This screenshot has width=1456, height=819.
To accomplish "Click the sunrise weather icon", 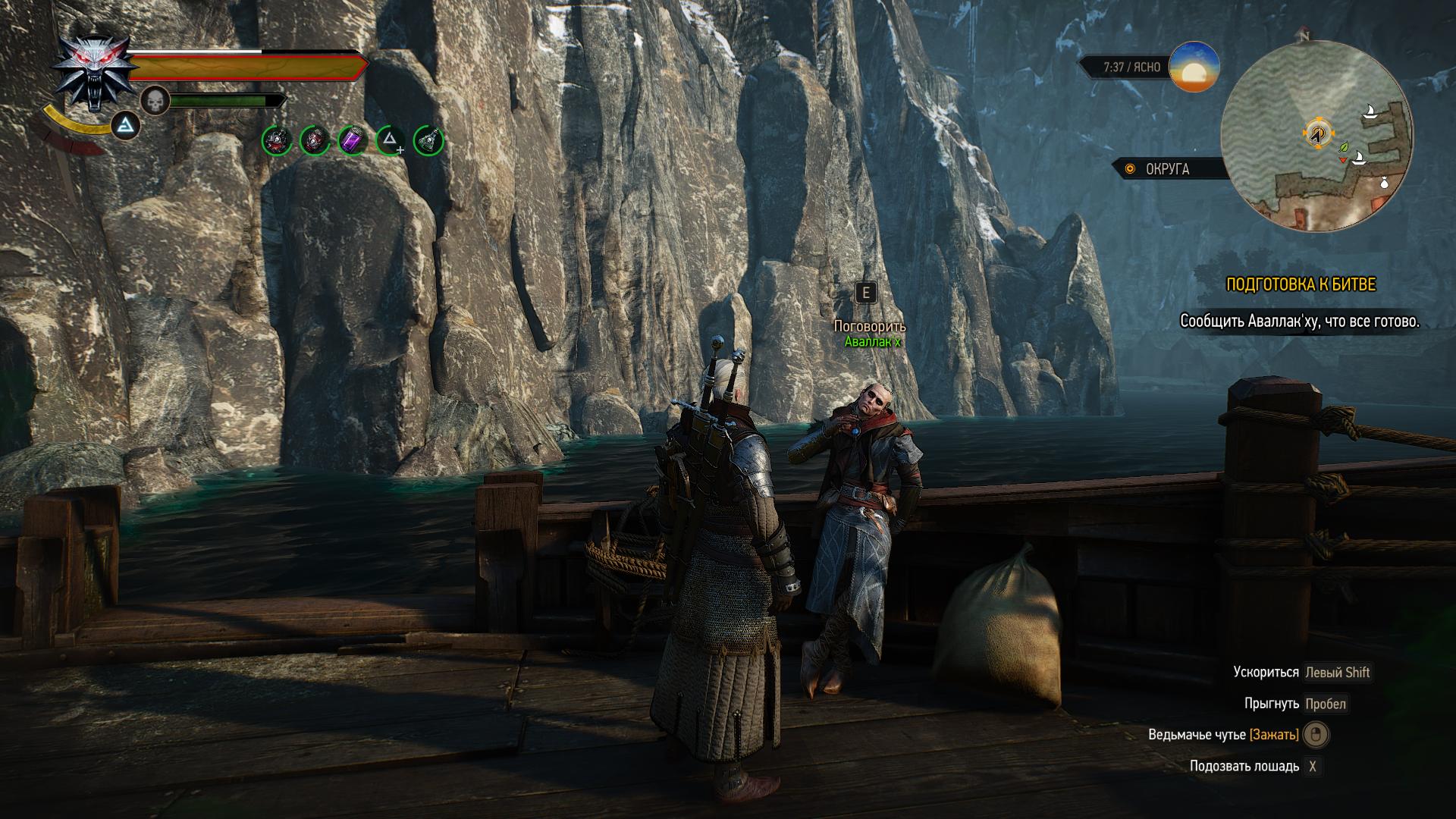I will click(1194, 67).
